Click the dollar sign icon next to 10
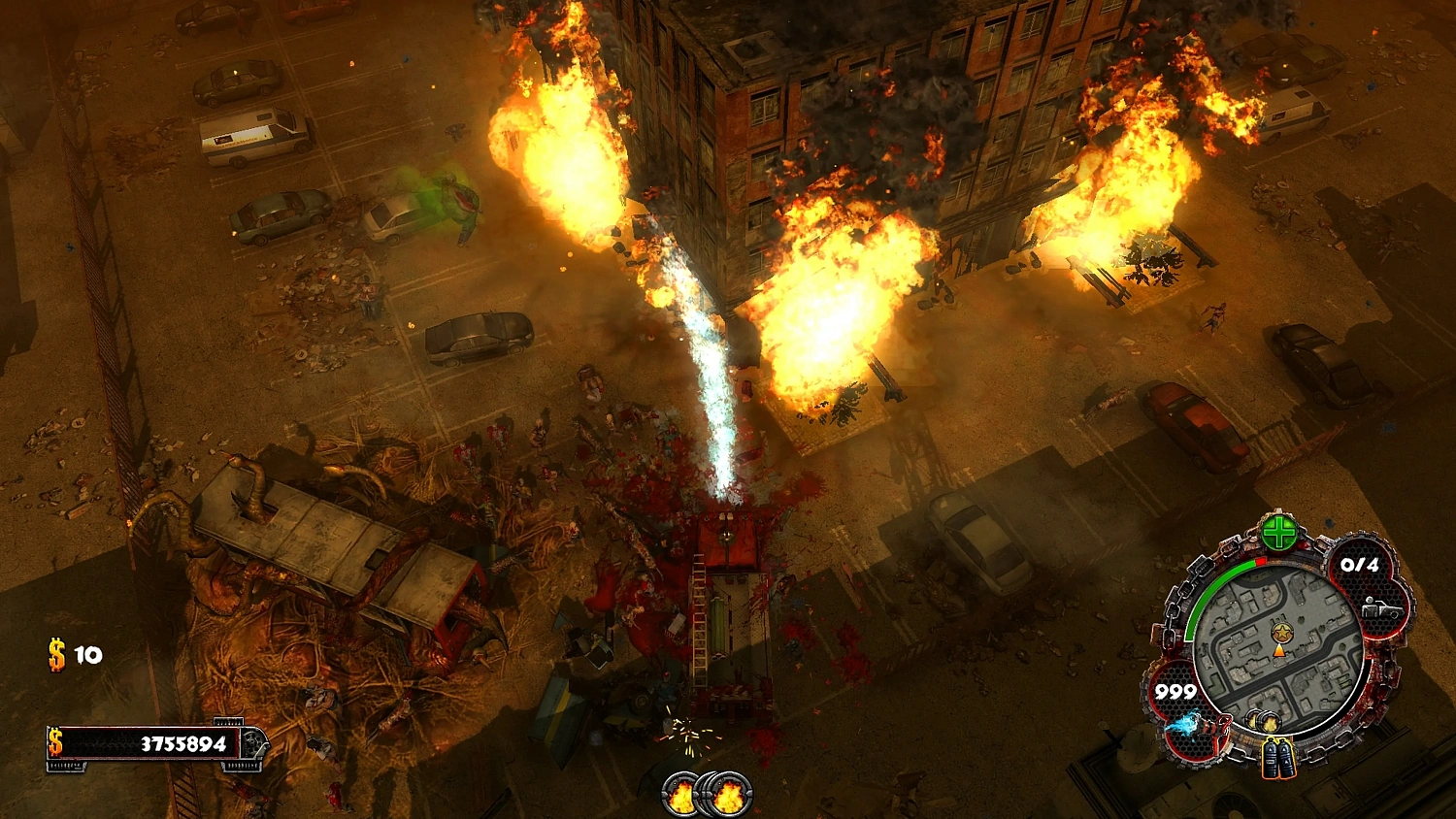The height and width of the screenshot is (819, 1456). point(55,655)
